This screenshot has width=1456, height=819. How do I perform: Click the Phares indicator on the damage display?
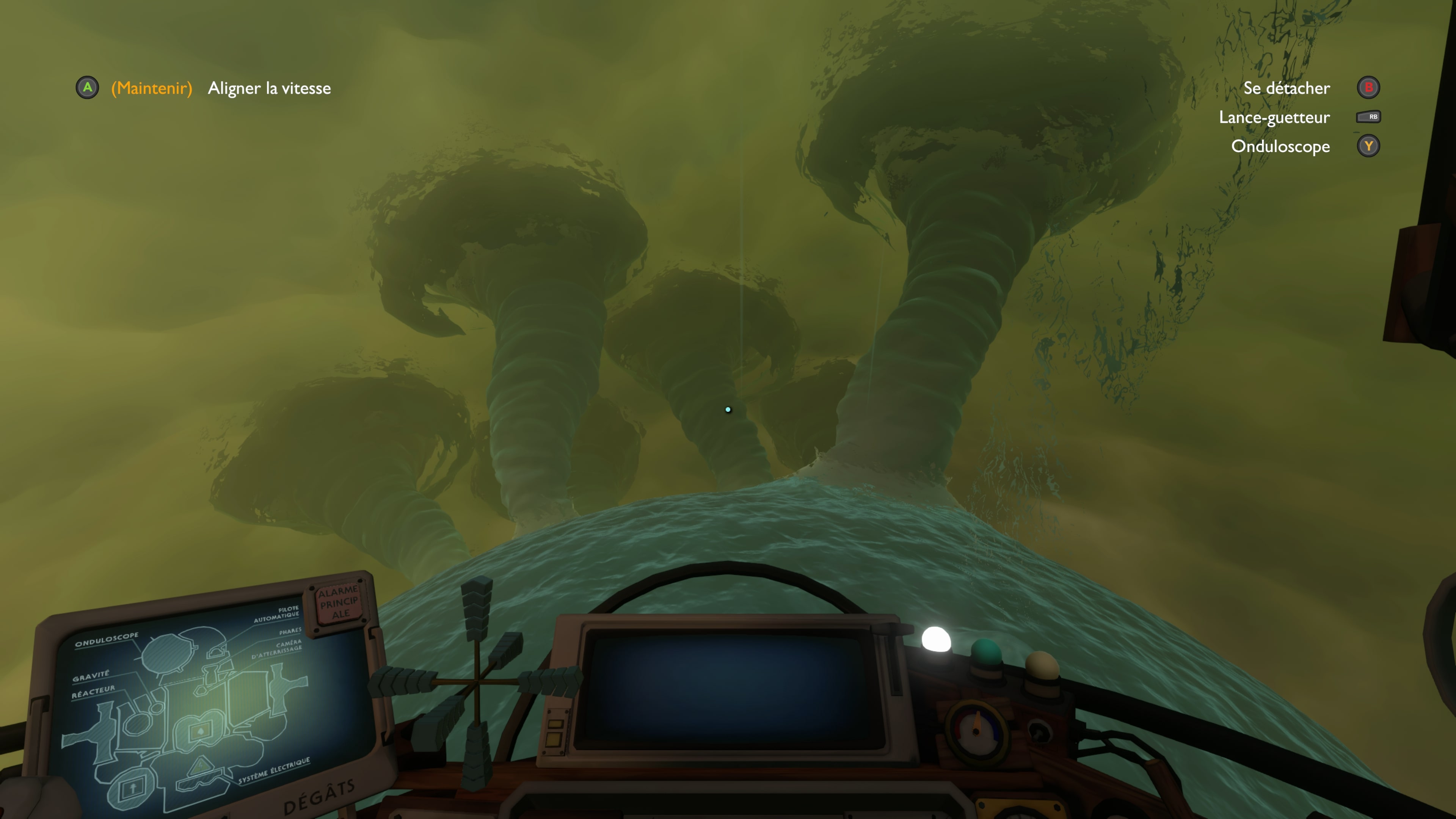point(290,632)
